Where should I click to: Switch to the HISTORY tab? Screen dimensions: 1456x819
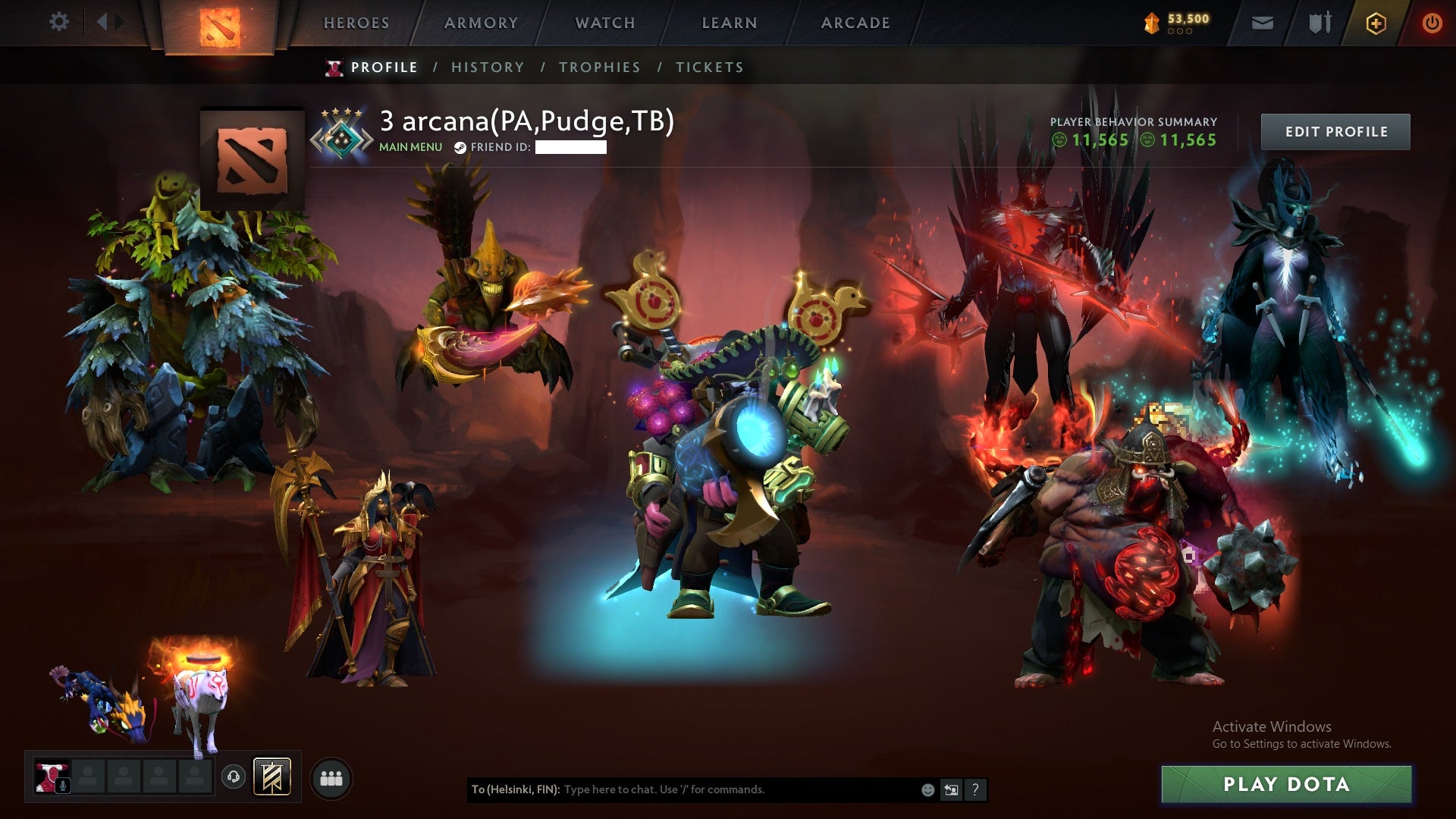point(488,67)
